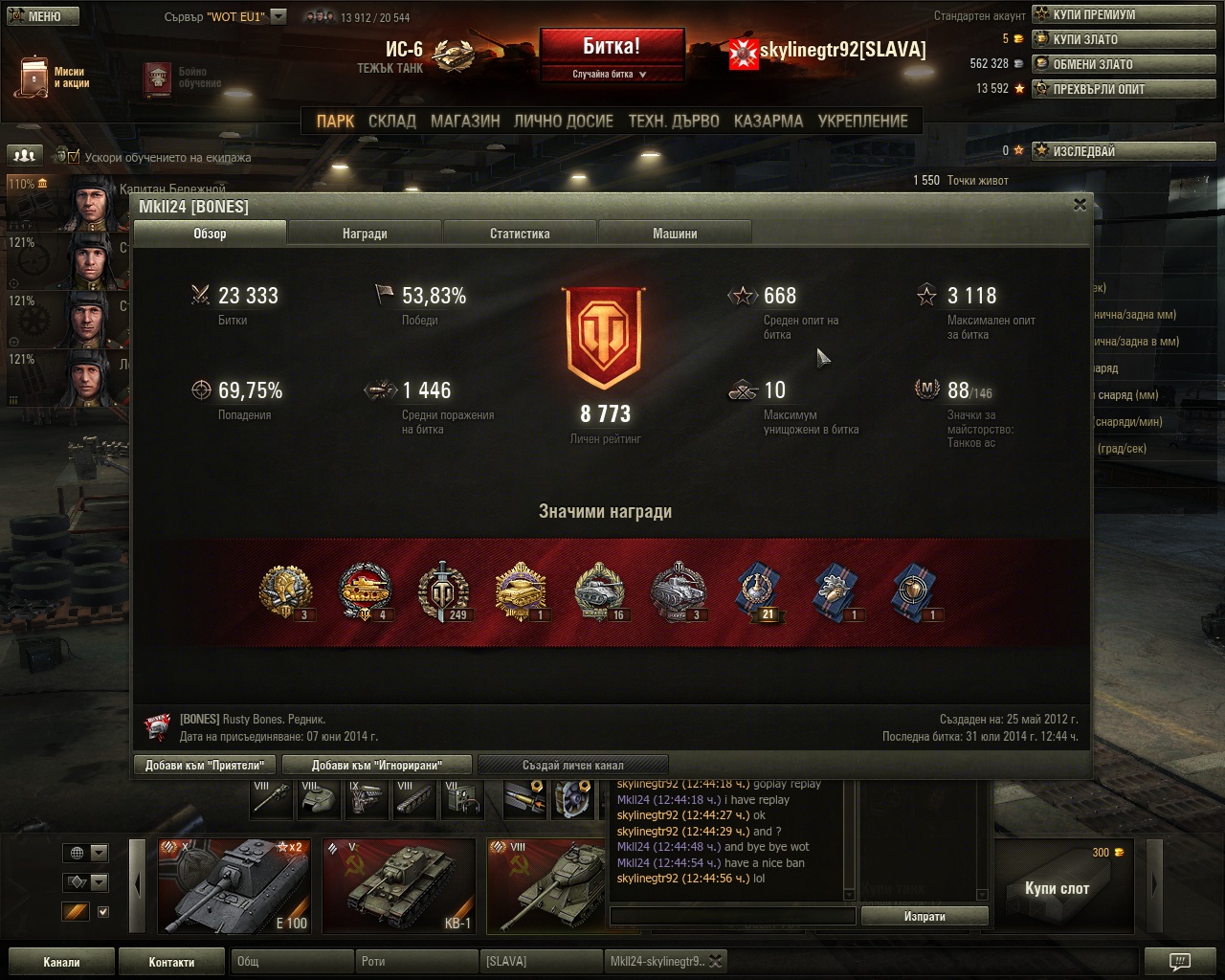Show the Машини tab

675,234
